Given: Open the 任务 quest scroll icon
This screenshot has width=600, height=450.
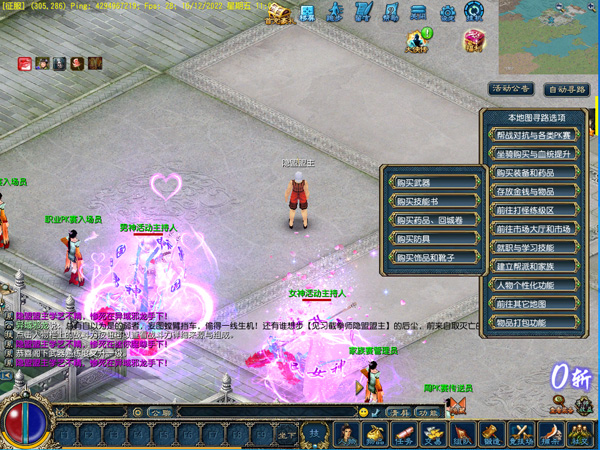Looking at the screenshot, I should [x=405, y=435].
